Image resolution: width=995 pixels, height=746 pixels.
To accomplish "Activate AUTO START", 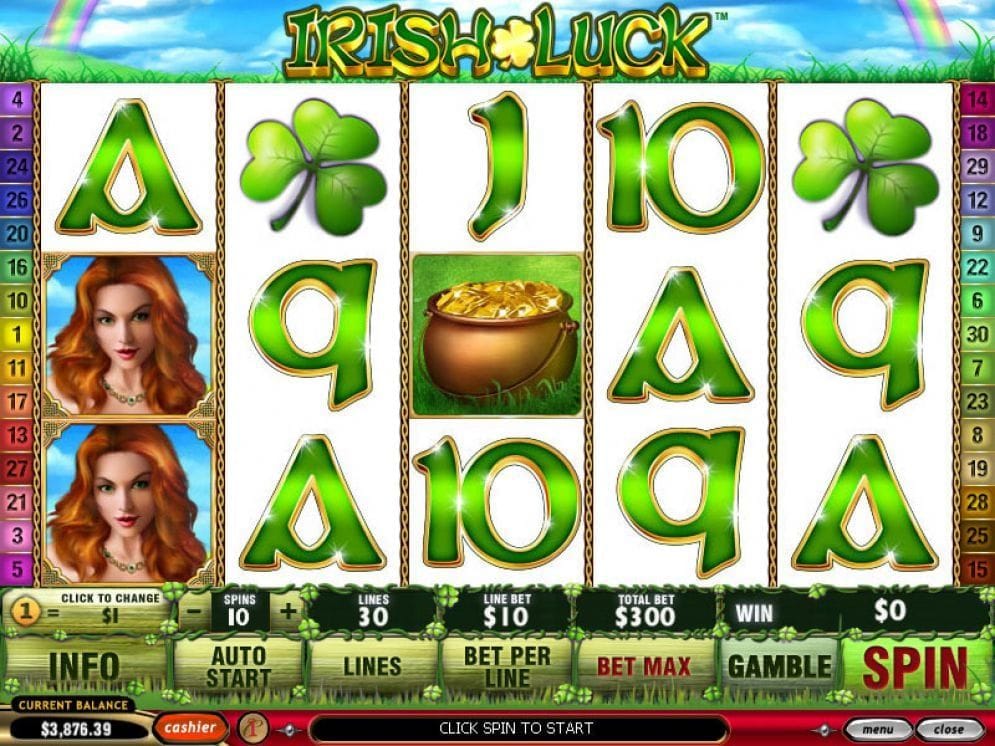I will click(238, 667).
